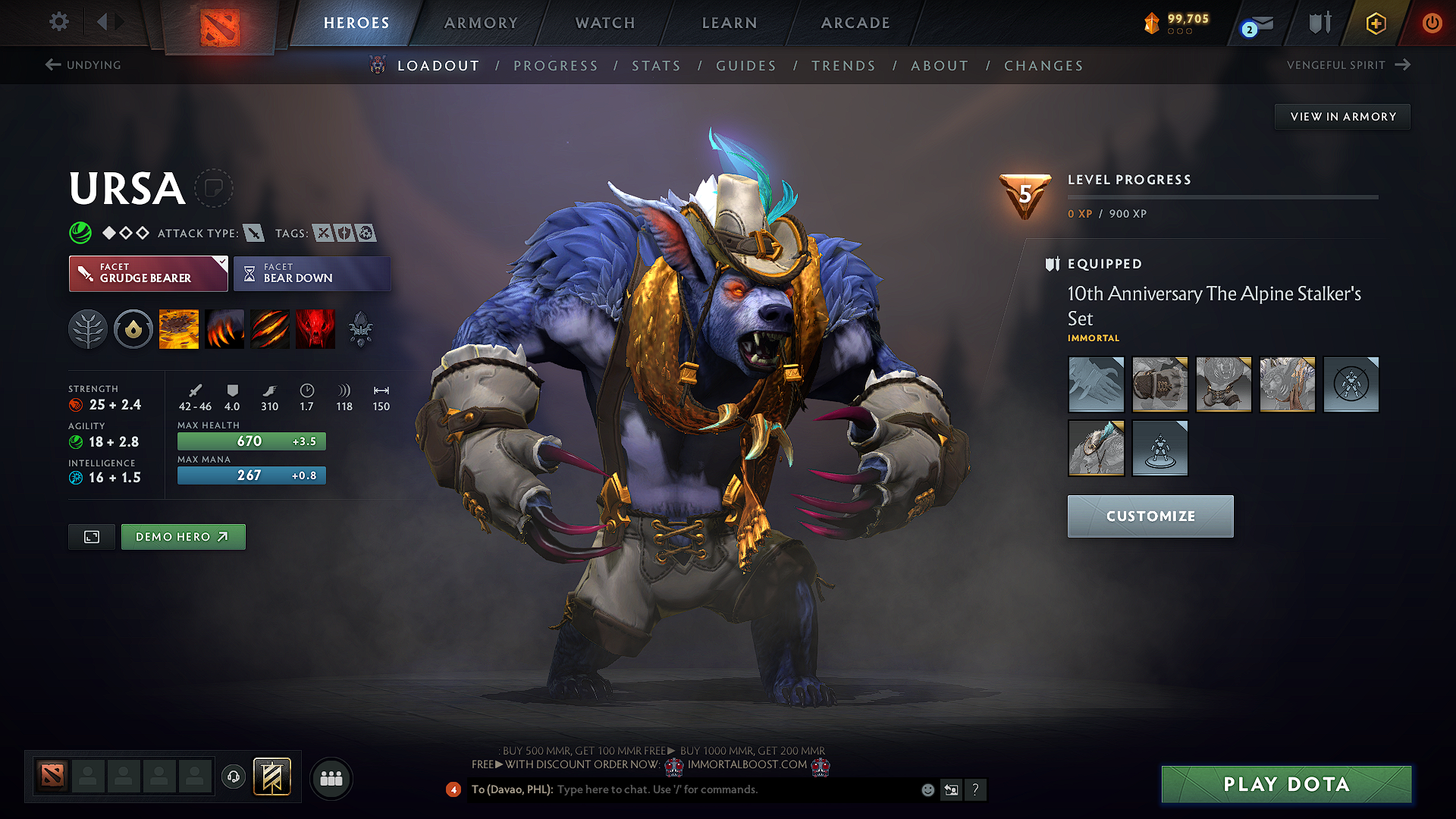This screenshot has width=1456, height=819.
Task: Open the Grudge Bearer facet dropdown
Action: click(148, 273)
